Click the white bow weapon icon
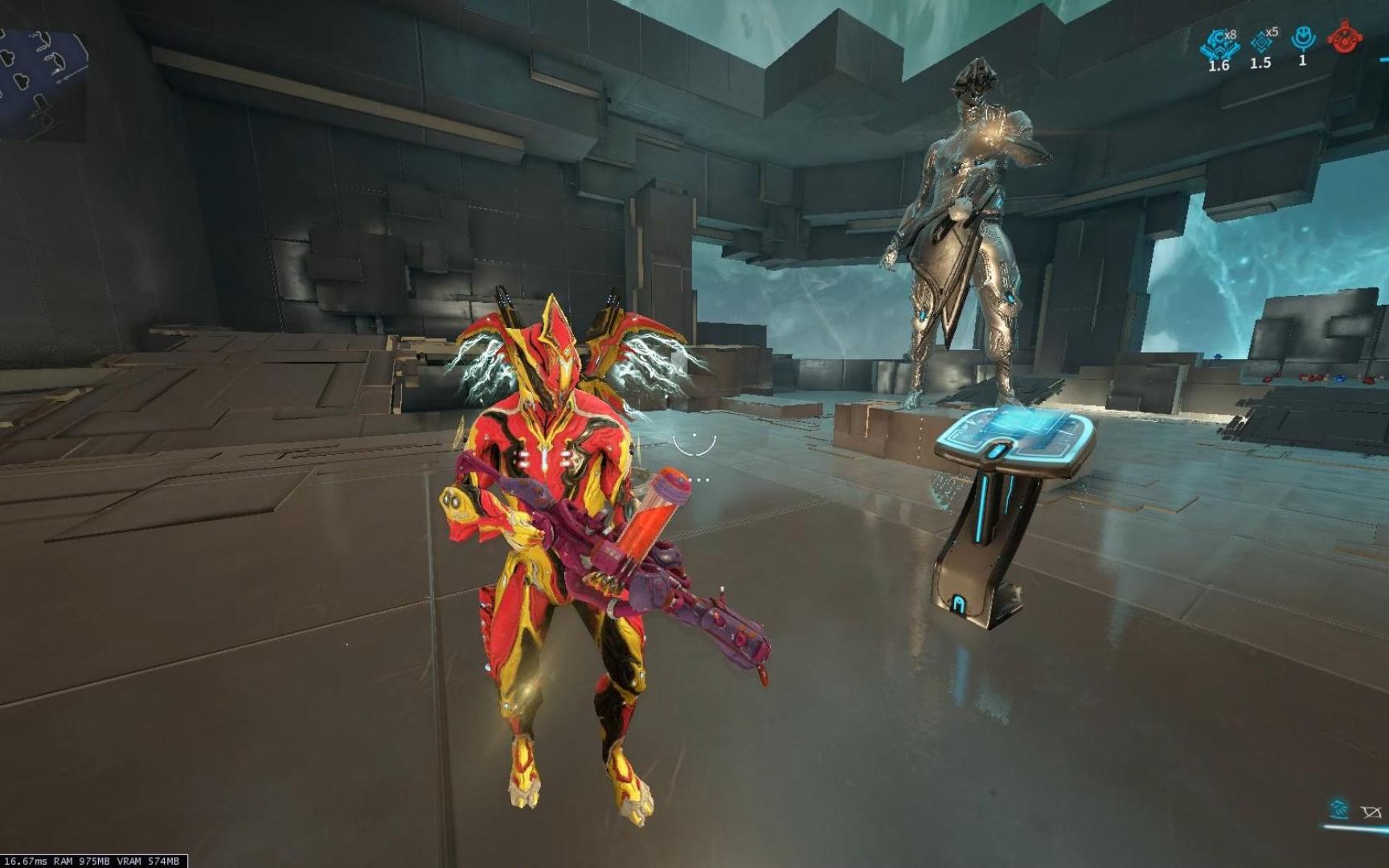1389x868 pixels. click(x=1371, y=813)
